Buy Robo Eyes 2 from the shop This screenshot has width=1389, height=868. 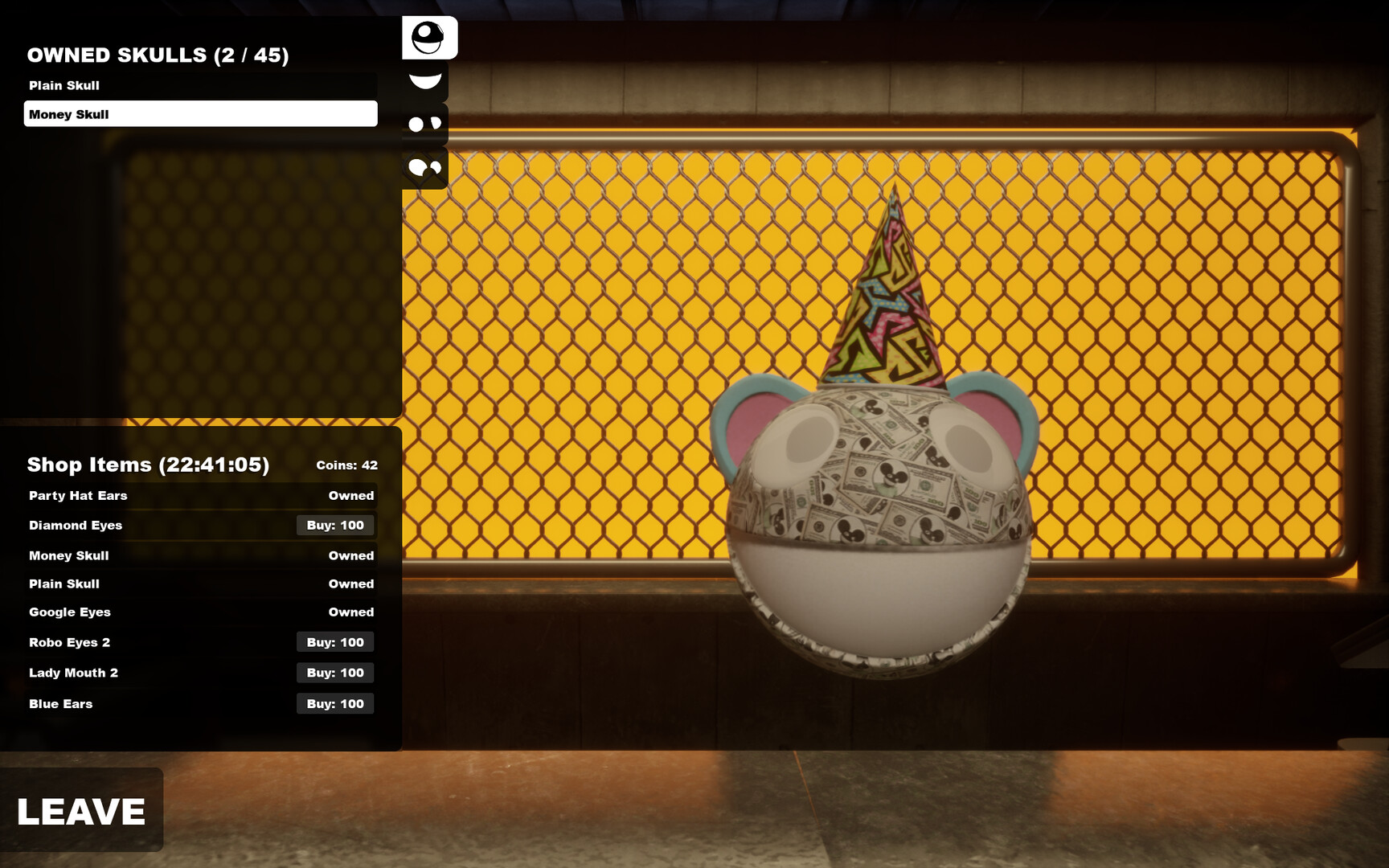click(x=334, y=642)
